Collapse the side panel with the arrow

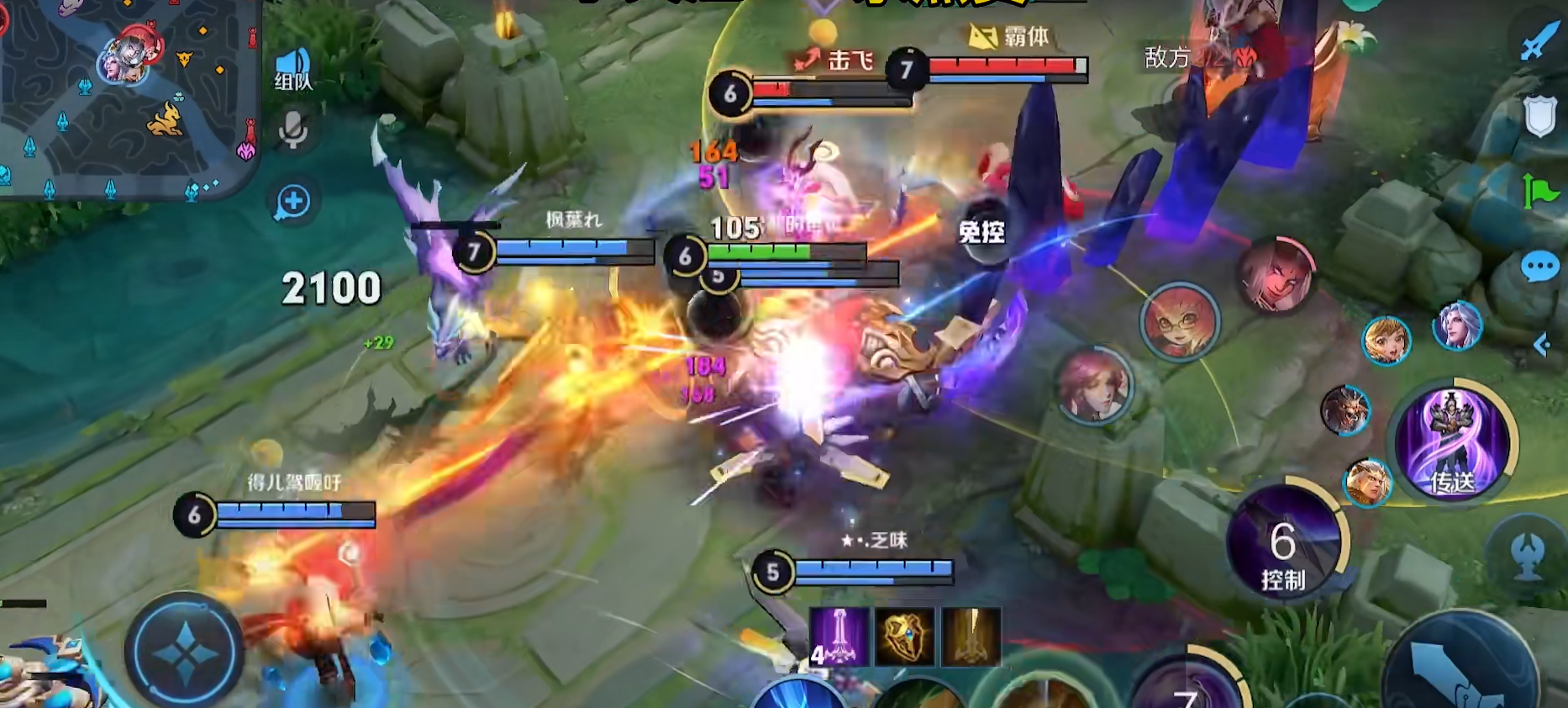(x=1542, y=344)
